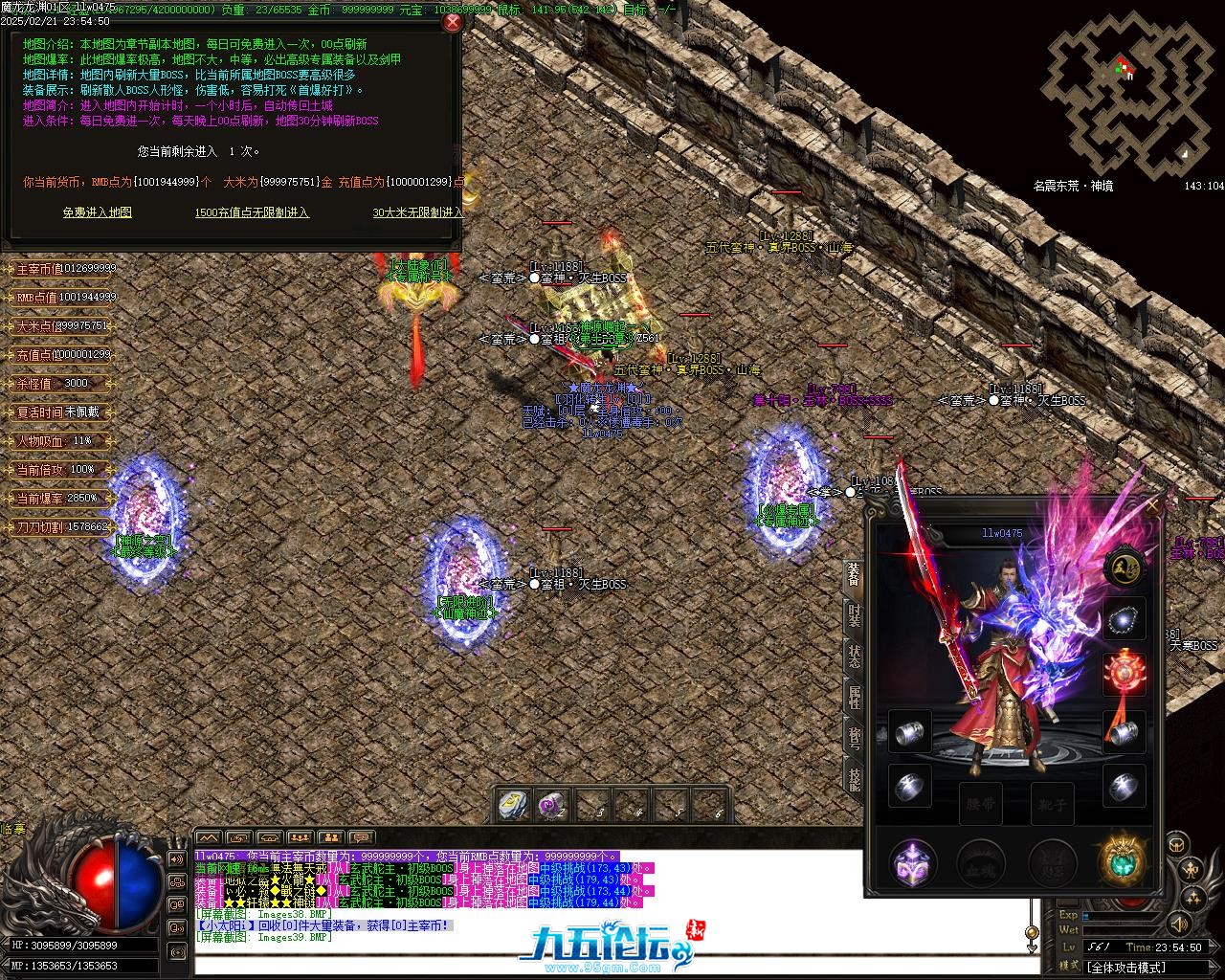Image resolution: width=1225 pixels, height=980 pixels.
Task: Select the purple cube gem slot
Action: [x=910, y=864]
